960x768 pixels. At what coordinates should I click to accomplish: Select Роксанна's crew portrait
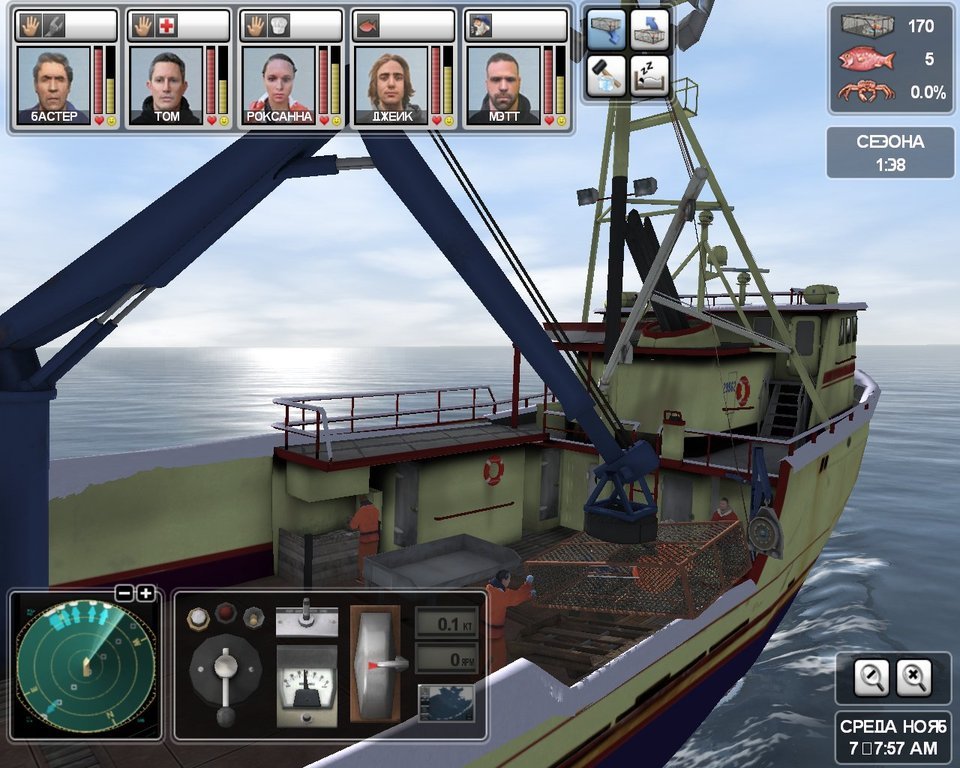click(x=279, y=82)
